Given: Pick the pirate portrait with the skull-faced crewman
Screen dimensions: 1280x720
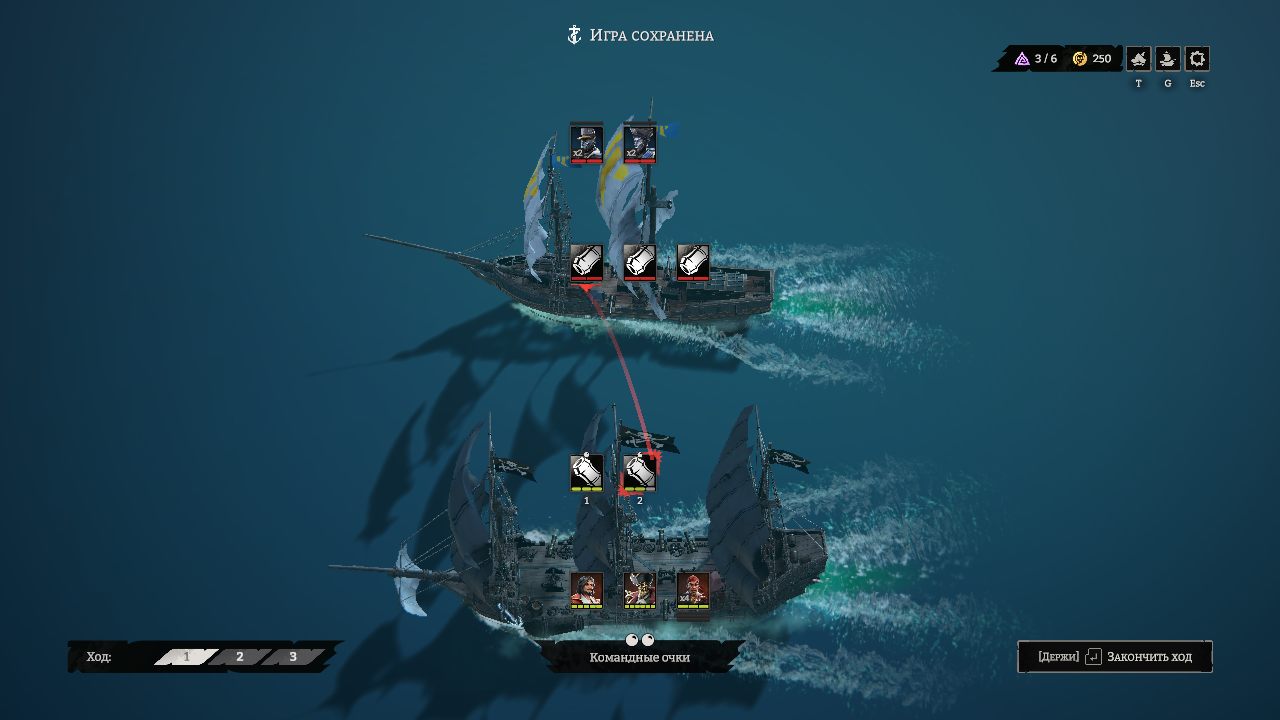Looking at the screenshot, I should pos(640,590).
